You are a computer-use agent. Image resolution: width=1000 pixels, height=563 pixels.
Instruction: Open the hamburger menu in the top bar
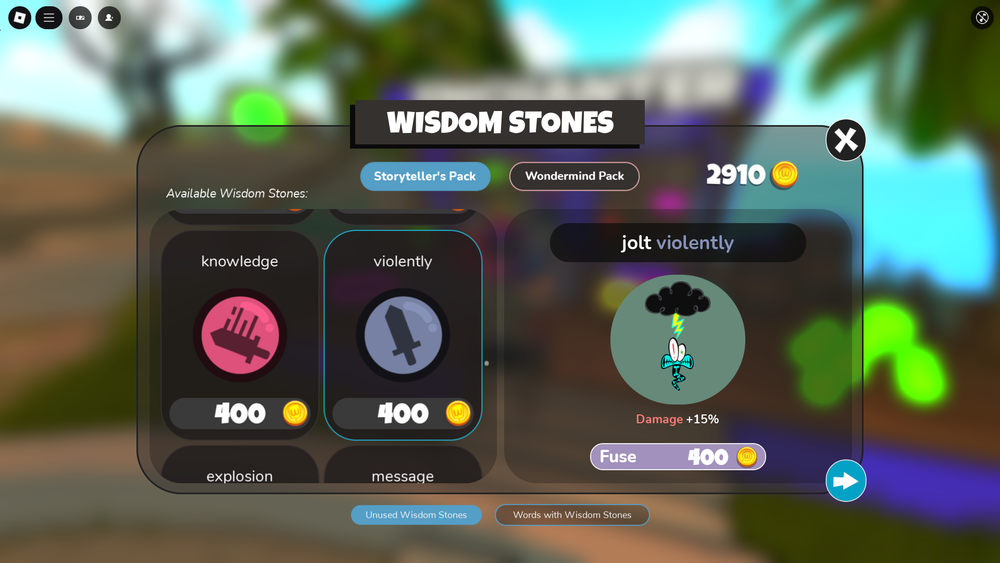[49, 18]
